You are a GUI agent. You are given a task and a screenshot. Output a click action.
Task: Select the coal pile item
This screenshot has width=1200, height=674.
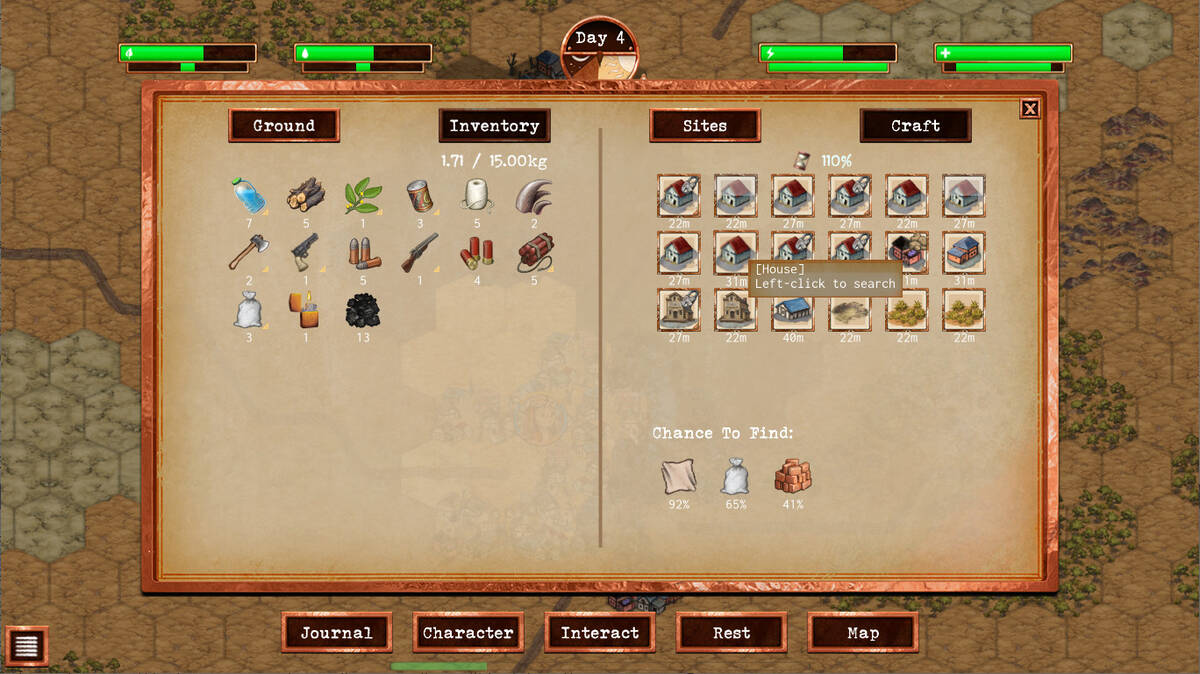coord(363,310)
